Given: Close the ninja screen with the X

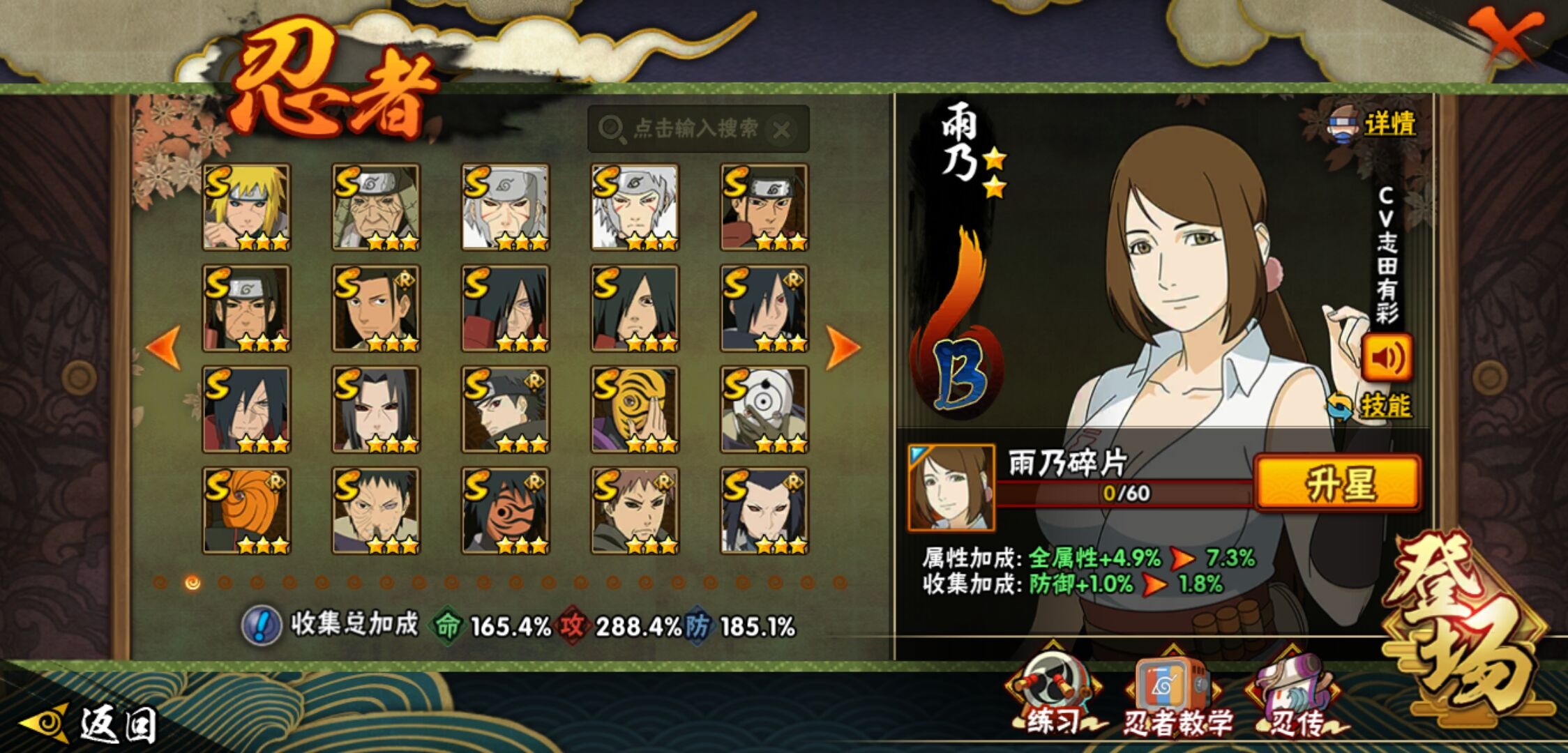Looking at the screenshot, I should 1505,36.
